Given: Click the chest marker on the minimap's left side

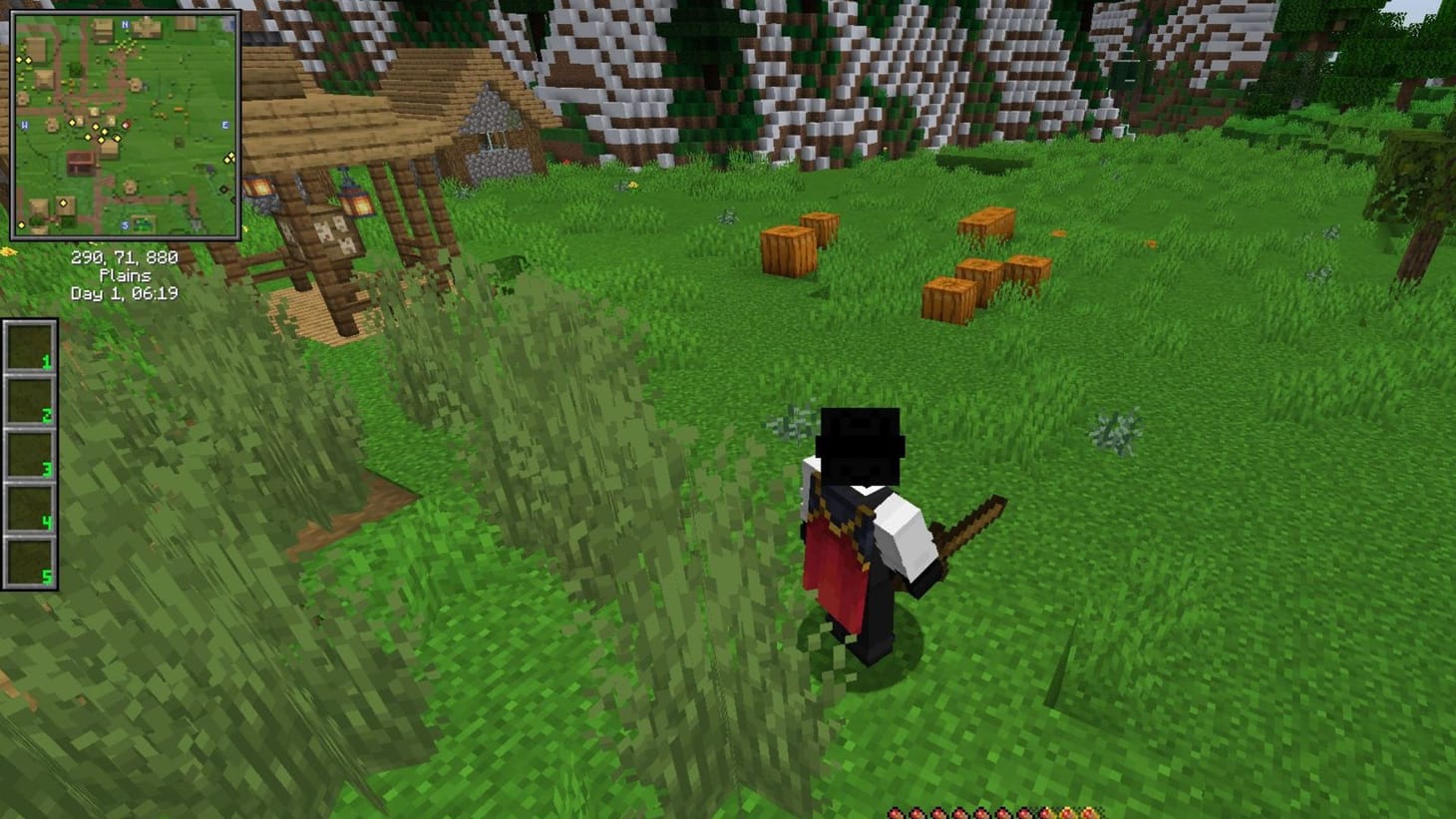Looking at the screenshot, I should [x=80, y=161].
